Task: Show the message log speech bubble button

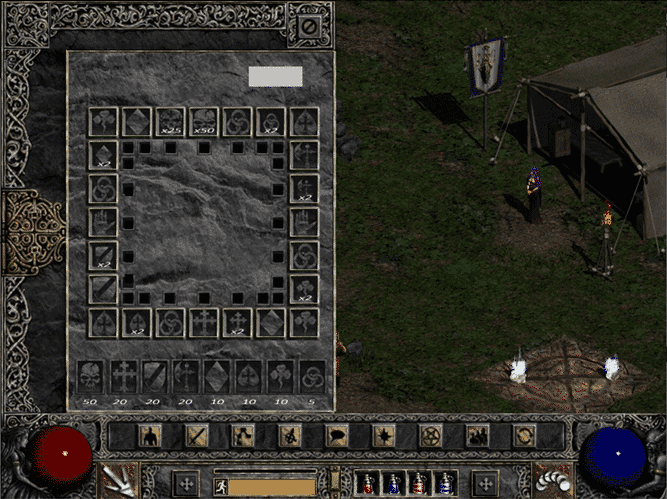Action: [x=337, y=435]
